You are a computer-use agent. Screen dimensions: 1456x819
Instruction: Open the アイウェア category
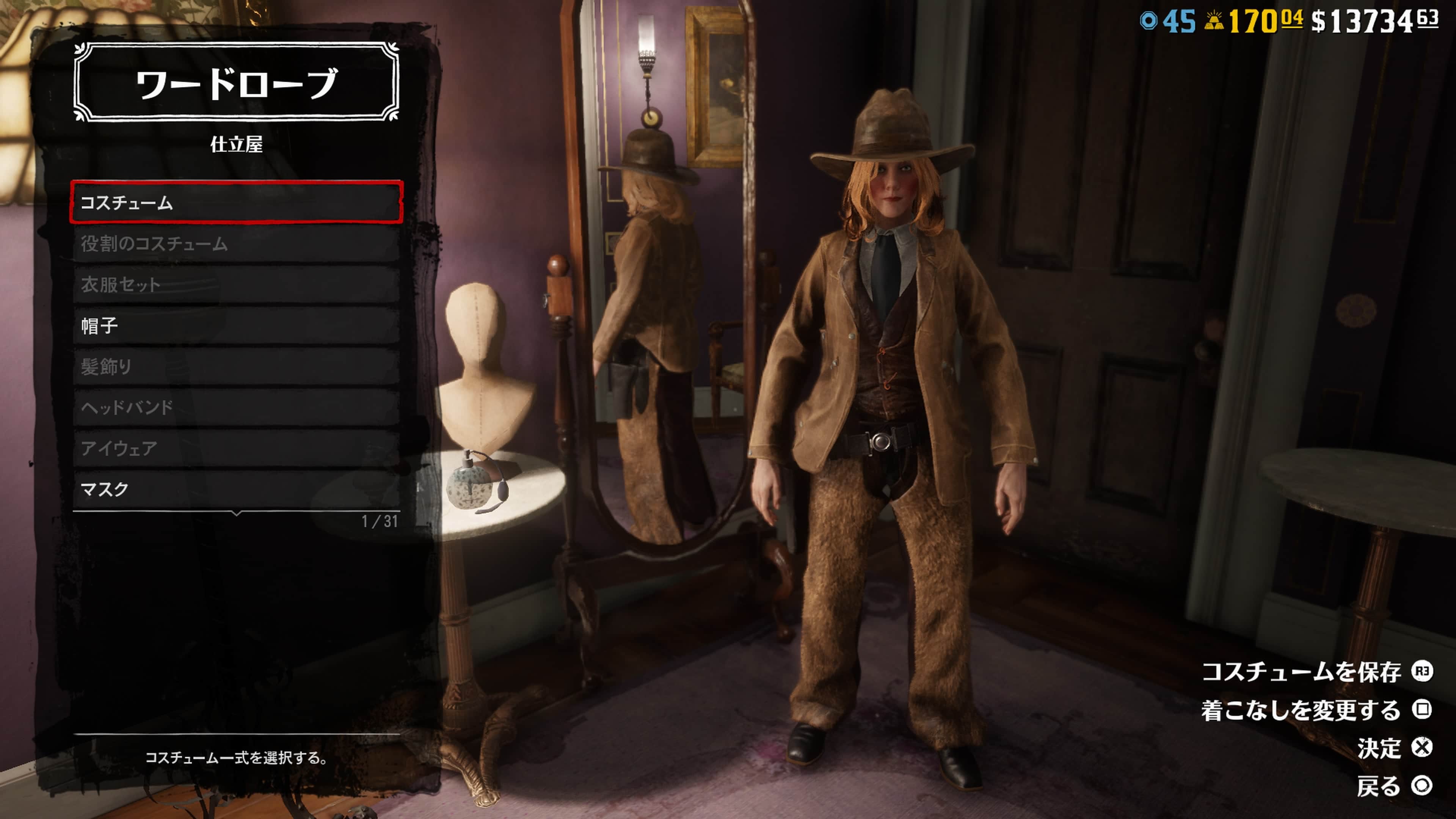(x=236, y=448)
